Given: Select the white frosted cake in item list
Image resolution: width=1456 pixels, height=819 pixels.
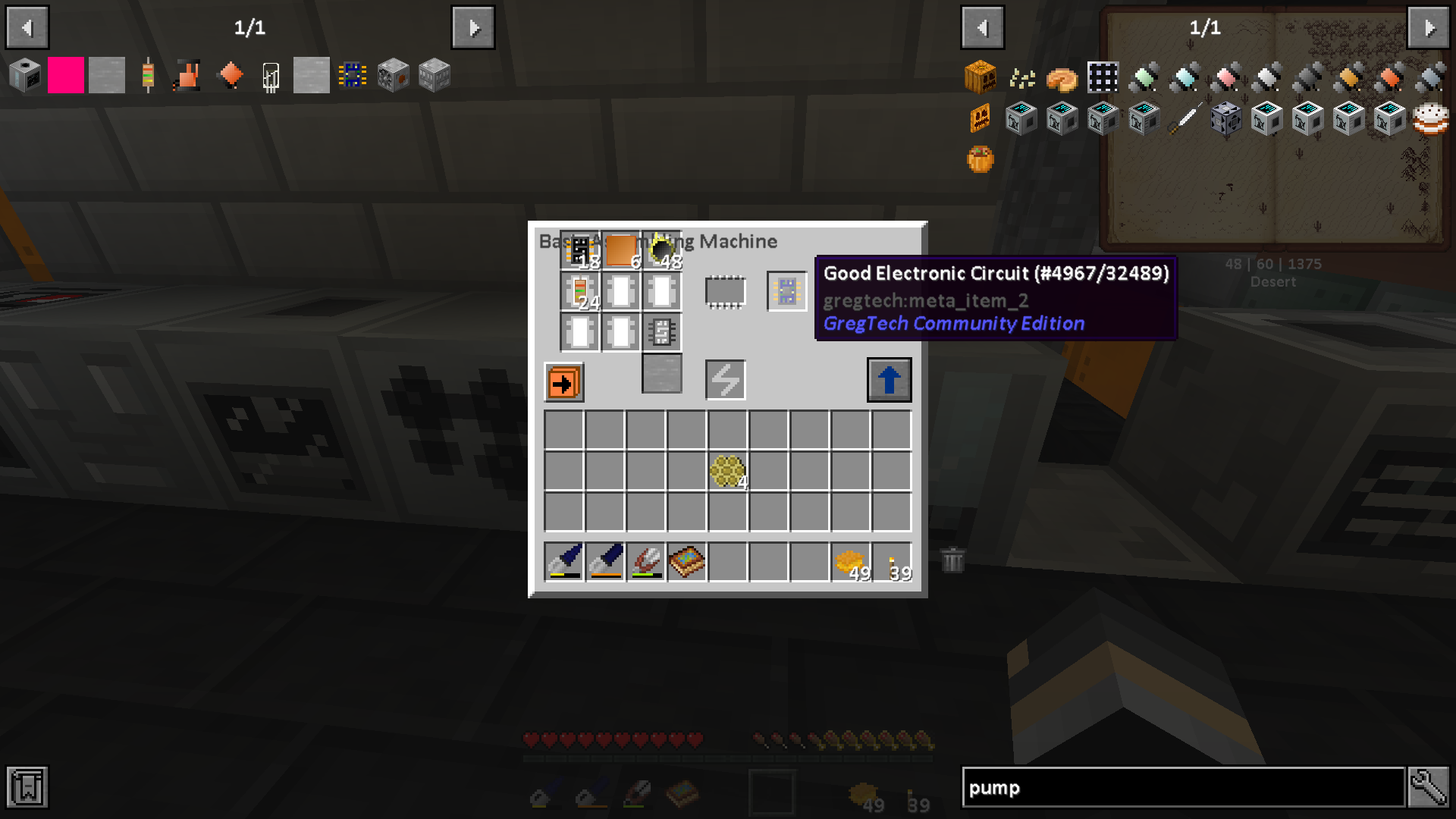Looking at the screenshot, I should tap(1430, 119).
